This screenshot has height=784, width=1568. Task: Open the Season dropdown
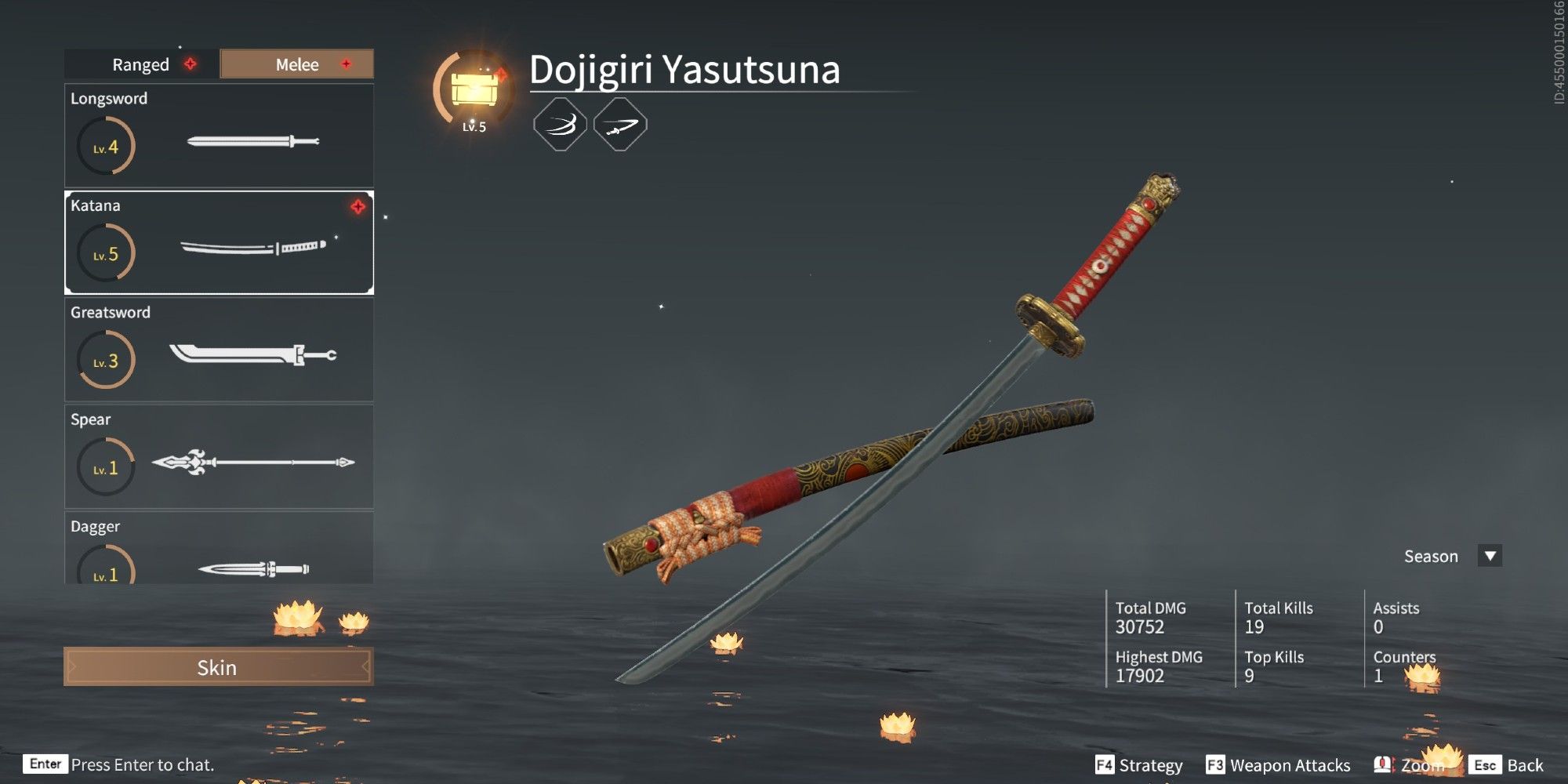click(x=1490, y=556)
